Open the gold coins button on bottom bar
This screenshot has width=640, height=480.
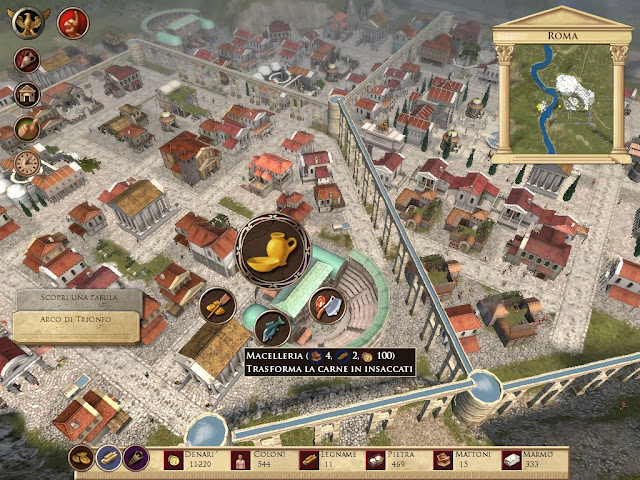pos(83,459)
